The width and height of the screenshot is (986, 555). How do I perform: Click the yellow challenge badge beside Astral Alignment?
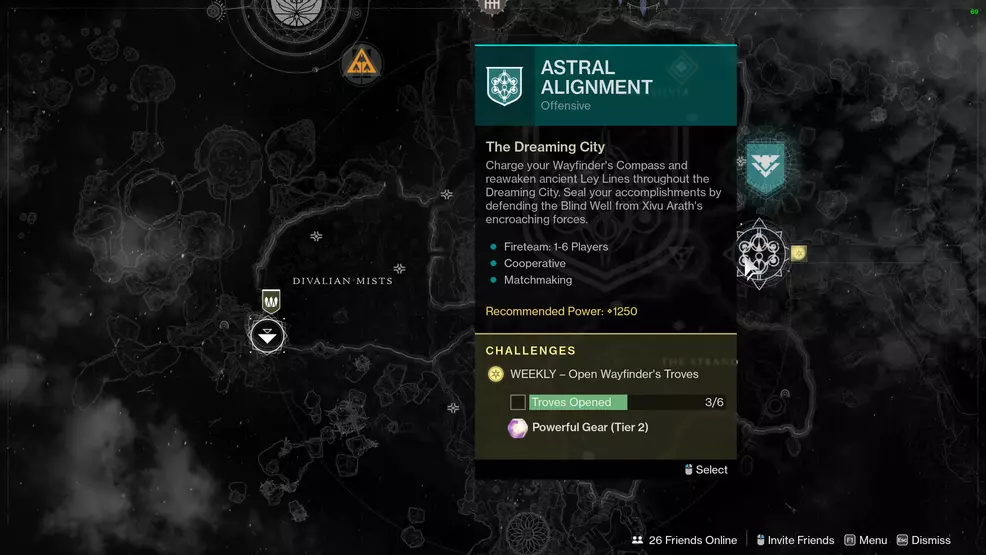798,254
